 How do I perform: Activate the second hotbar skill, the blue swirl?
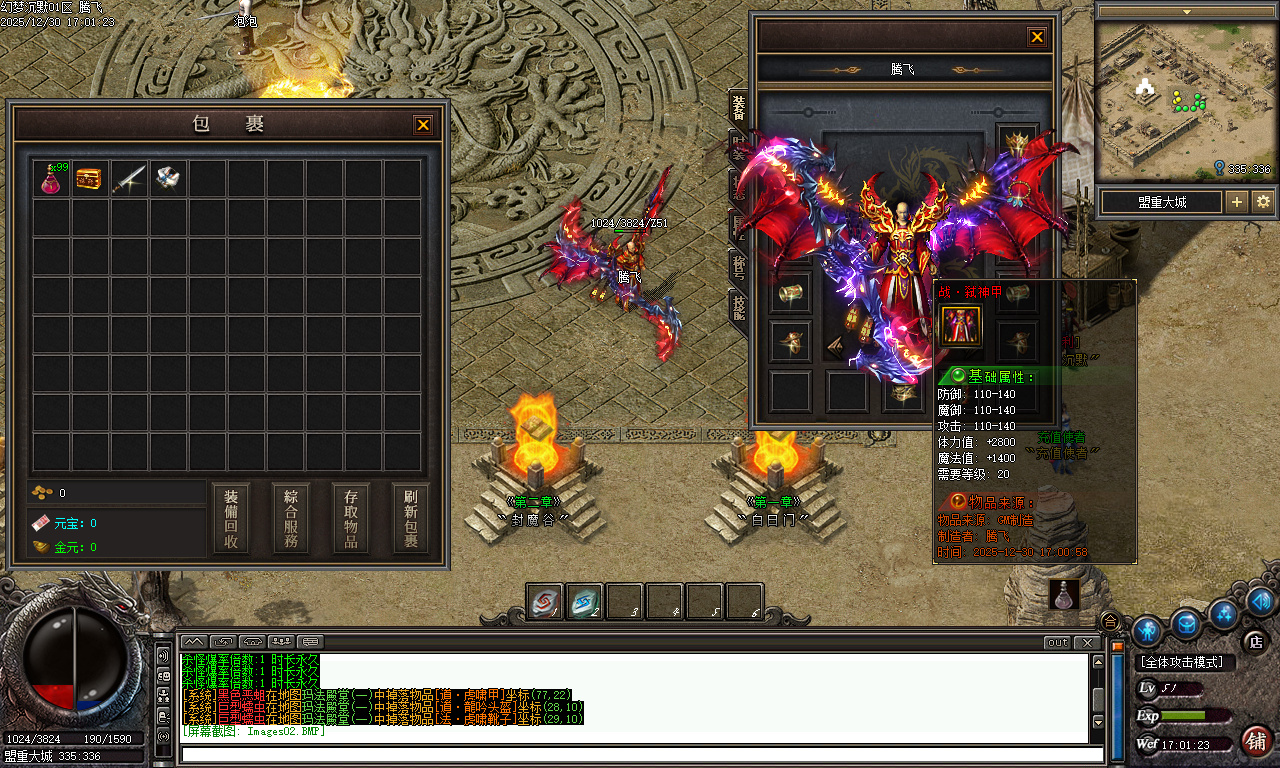coord(585,601)
